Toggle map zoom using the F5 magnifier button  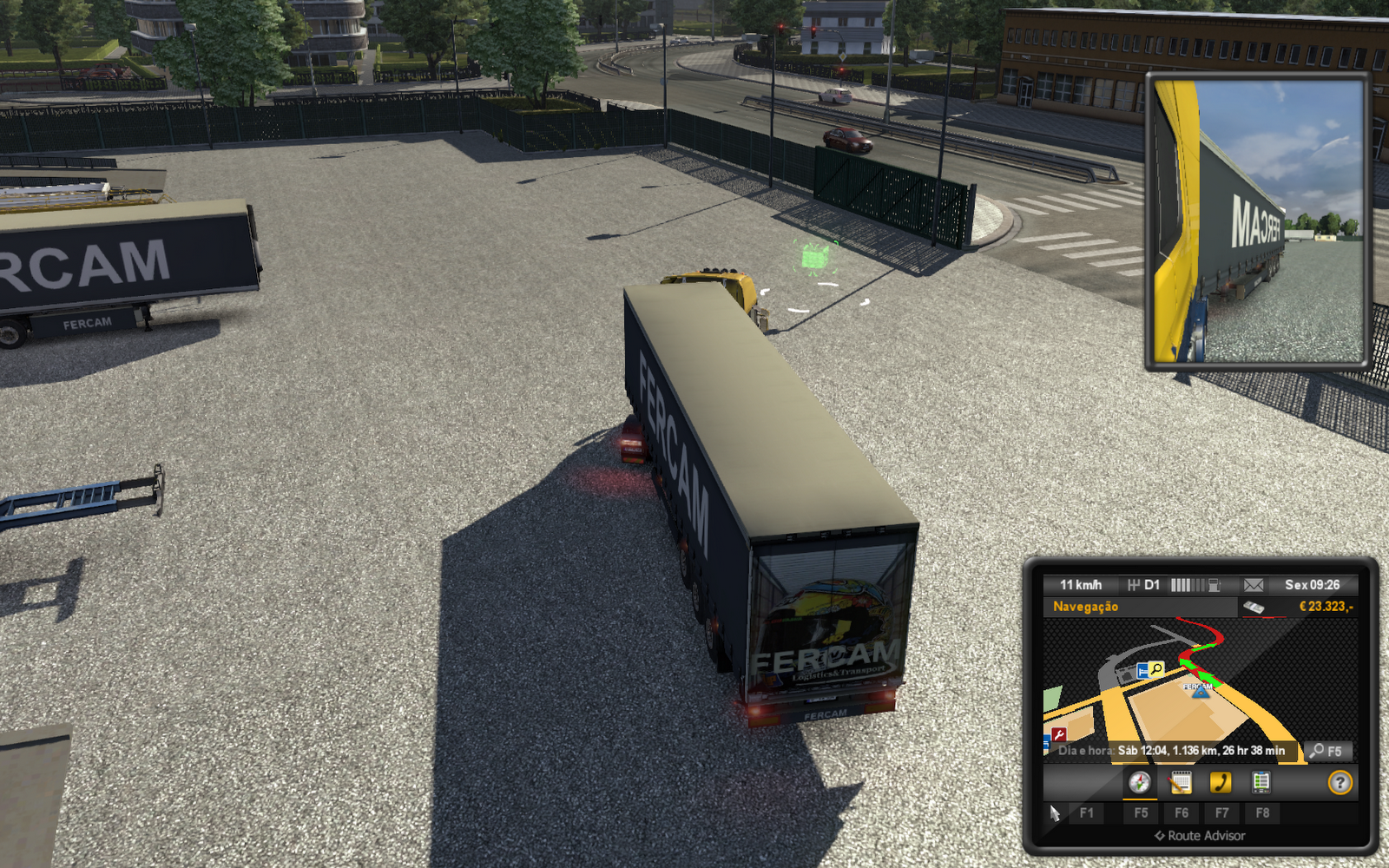pos(1328,751)
